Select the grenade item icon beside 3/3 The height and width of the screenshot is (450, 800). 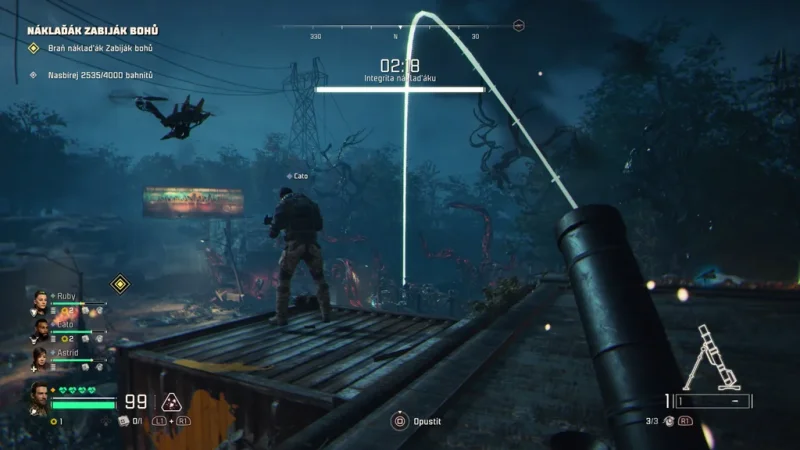669,421
